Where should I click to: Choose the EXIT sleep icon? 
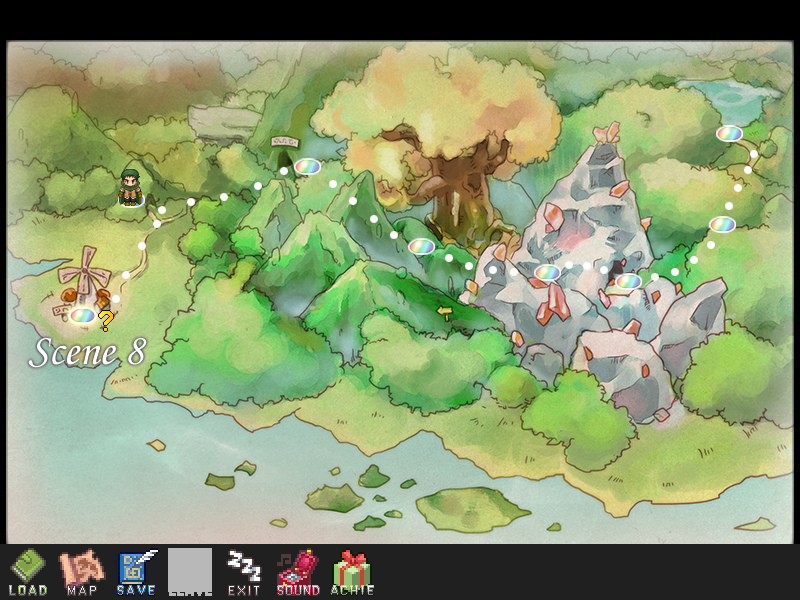coord(243,571)
